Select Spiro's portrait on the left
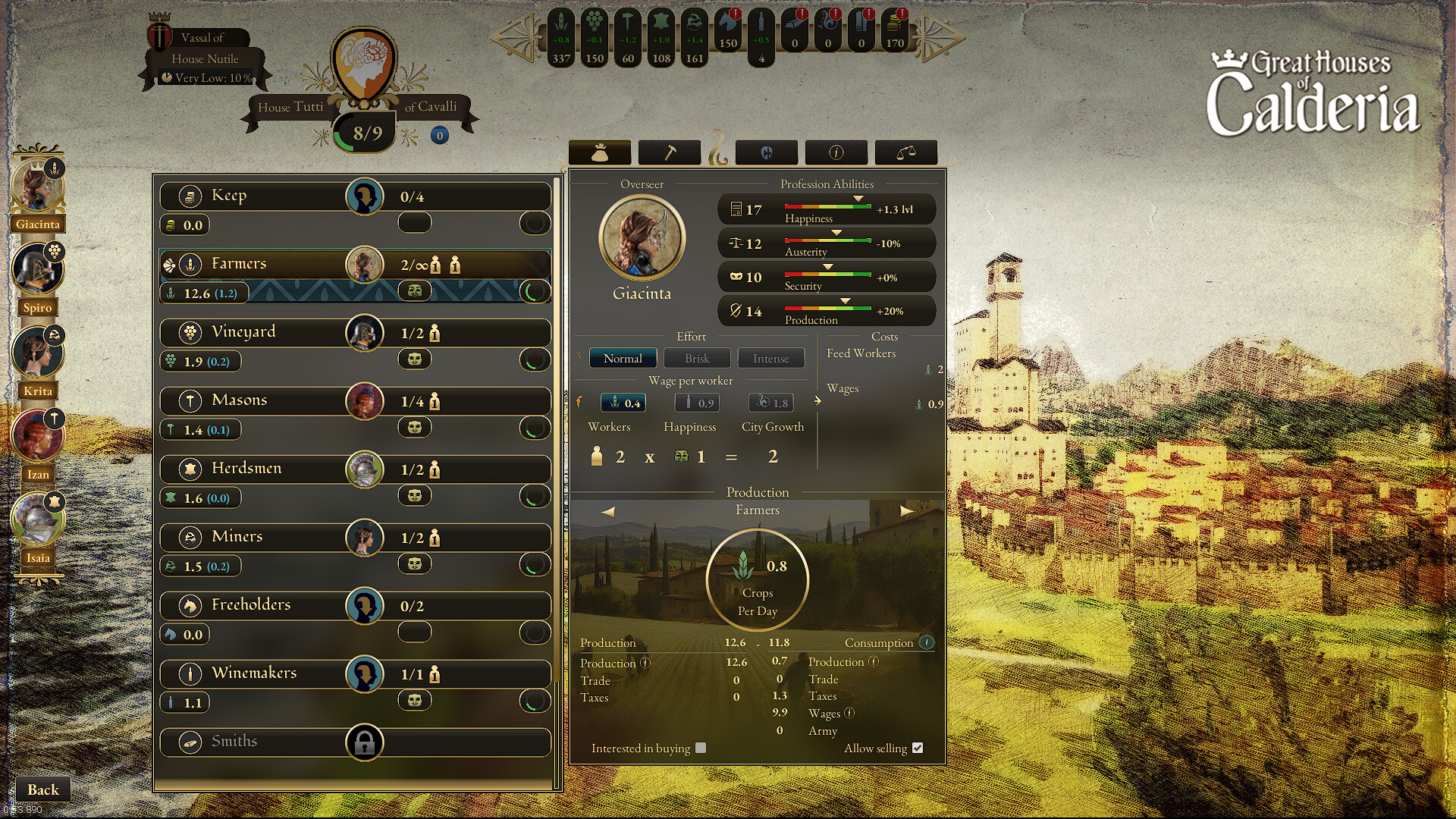1456x819 pixels. pyautogui.click(x=37, y=269)
